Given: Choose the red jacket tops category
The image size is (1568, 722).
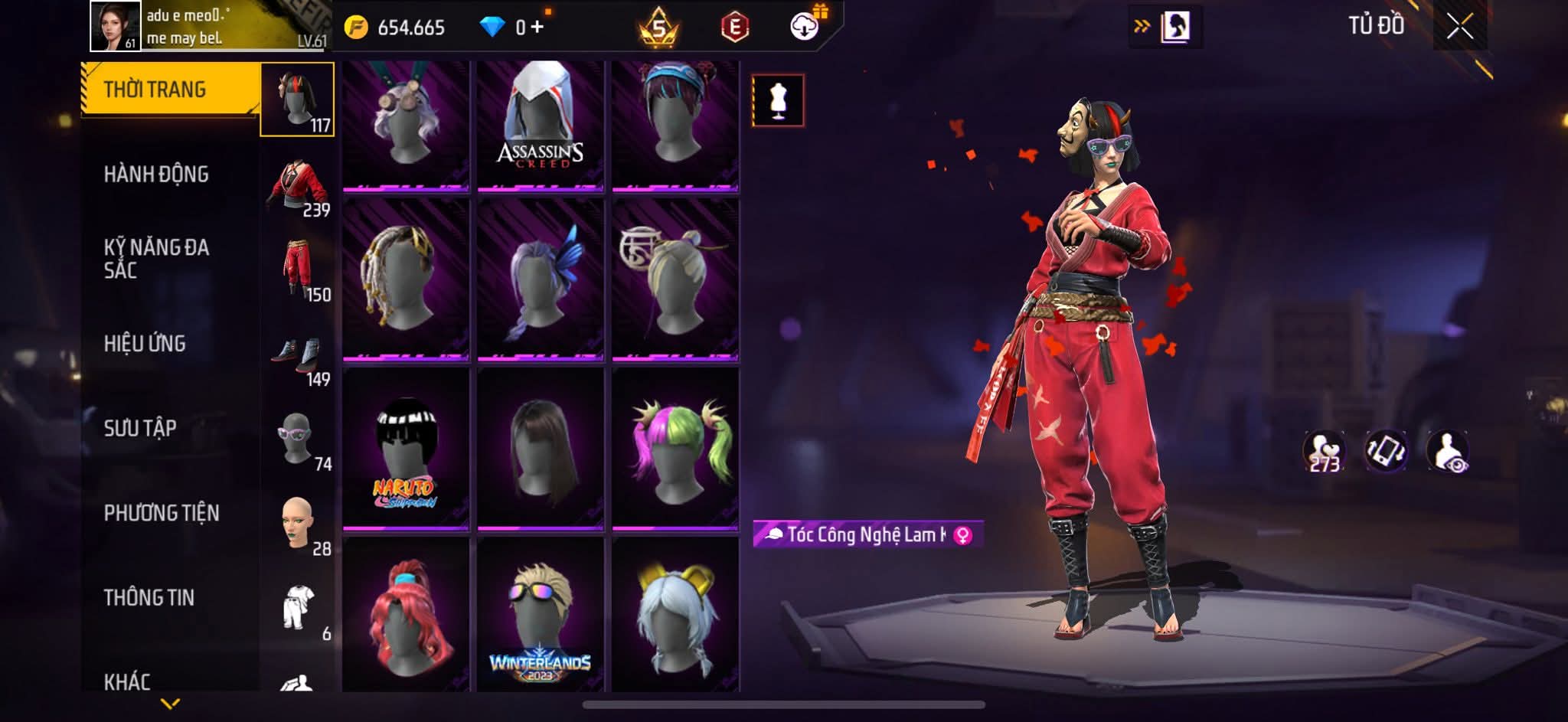Looking at the screenshot, I should (x=299, y=186).
